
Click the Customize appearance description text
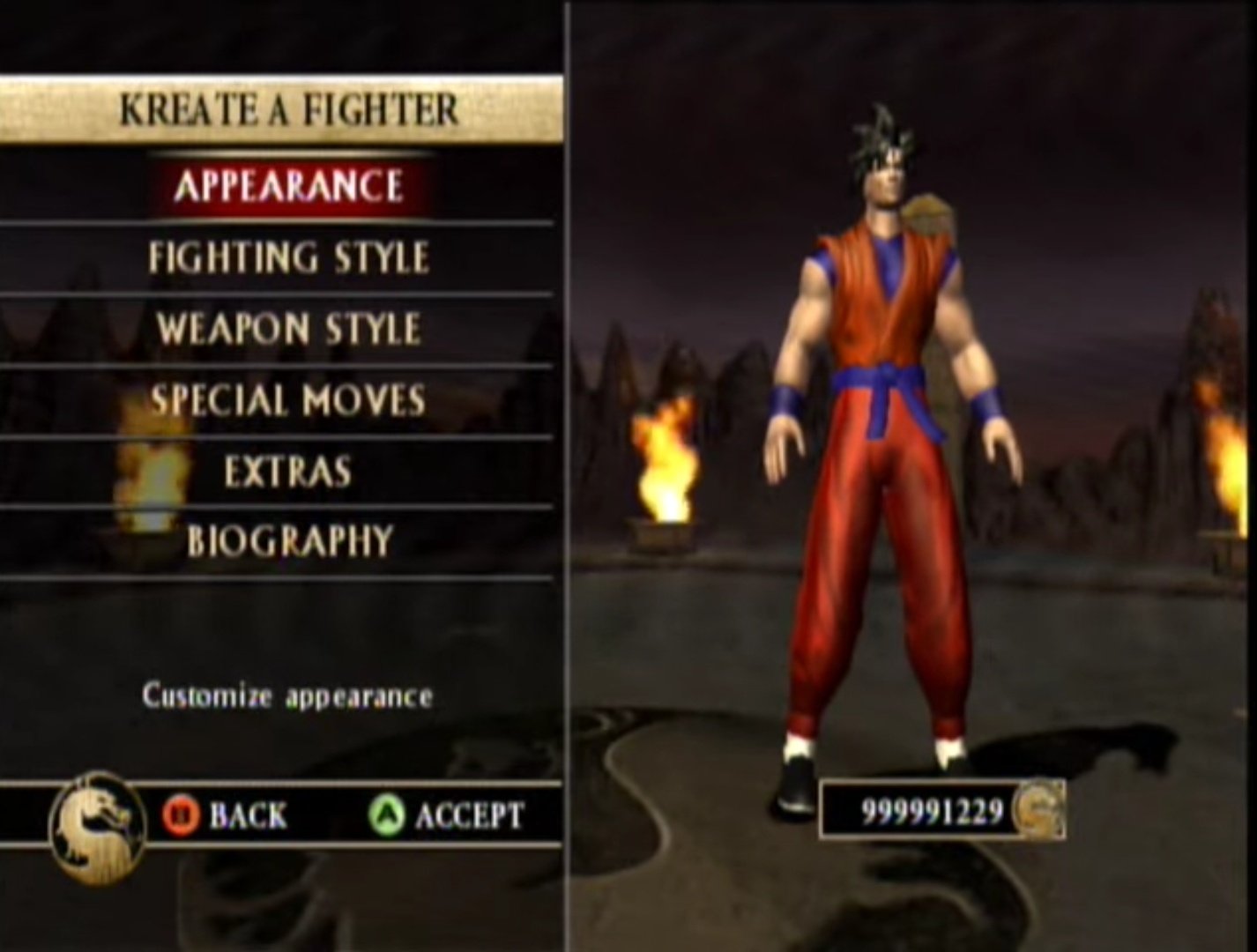point(285,696)
